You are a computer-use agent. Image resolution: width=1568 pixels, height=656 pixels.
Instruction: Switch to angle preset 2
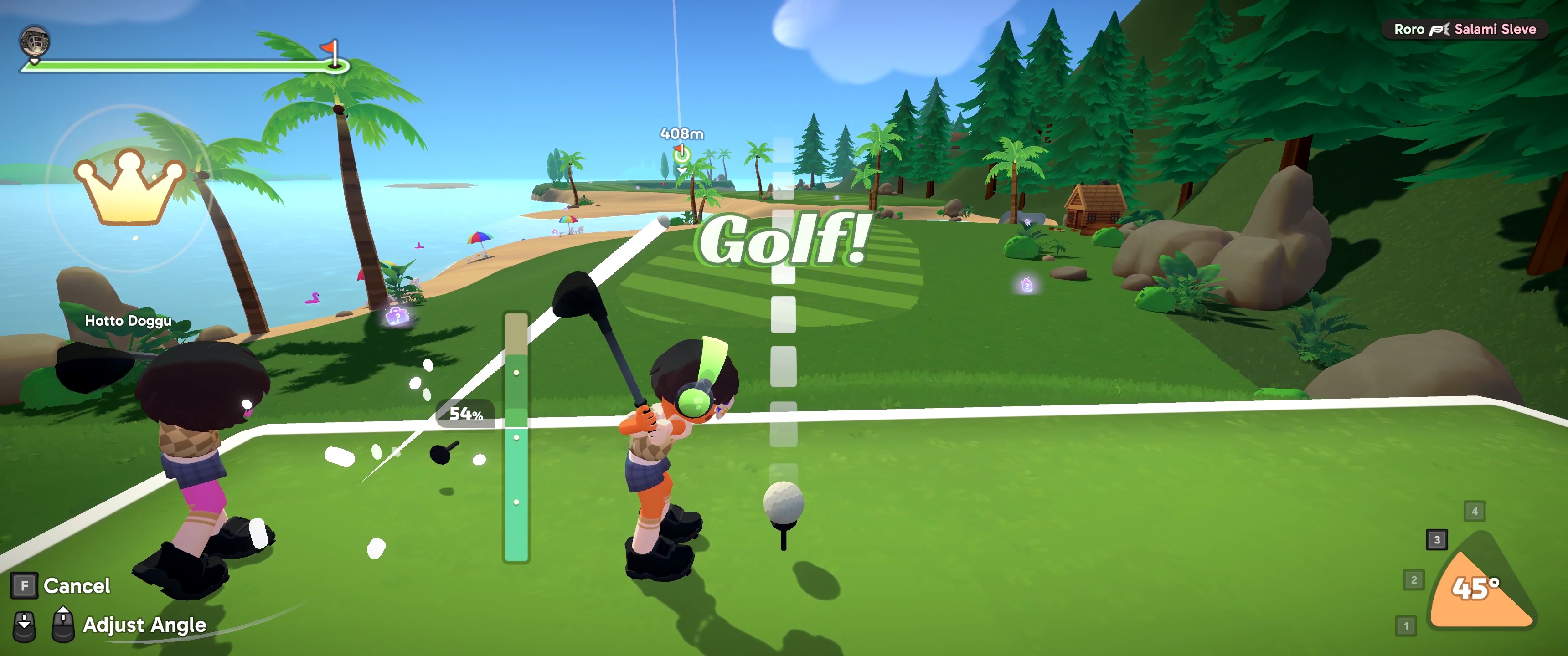coord(1413,580)
